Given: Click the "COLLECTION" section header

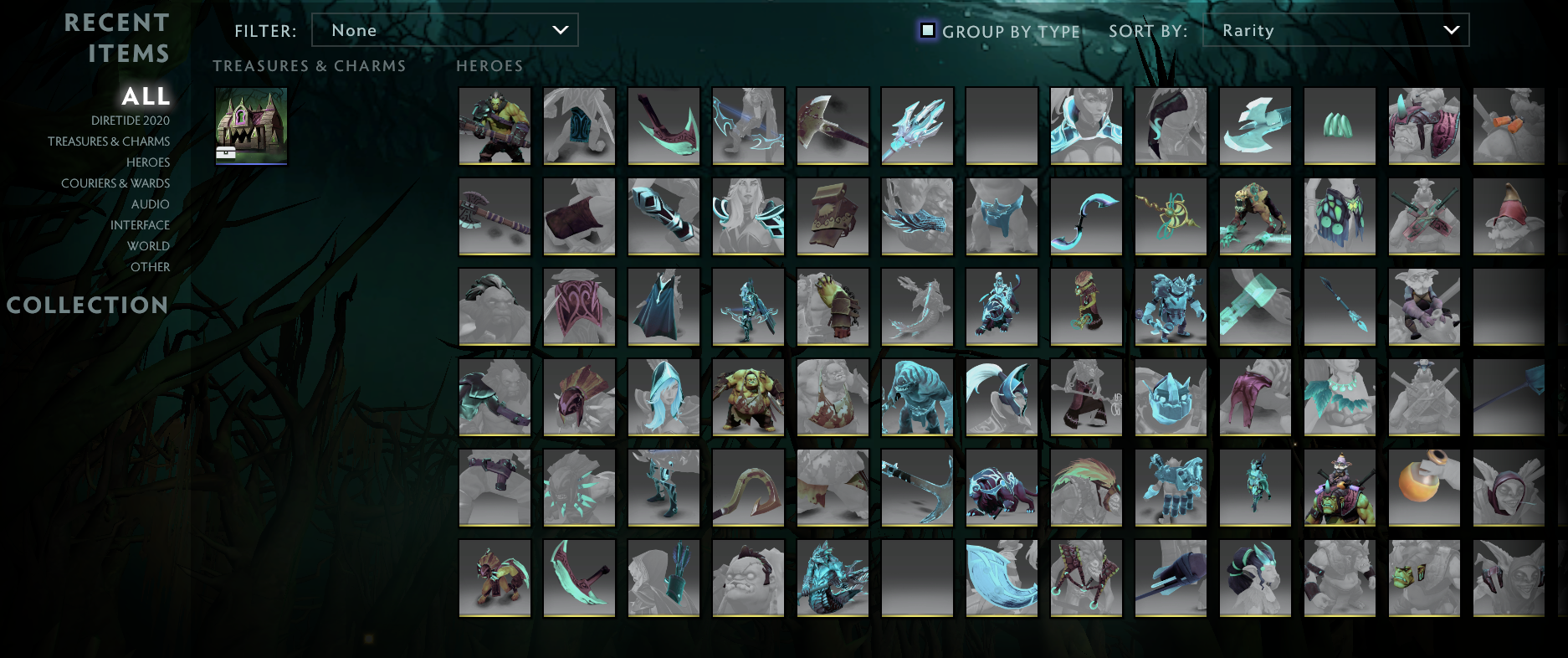Looking at the screenshot, I should (x=88, y=306).
